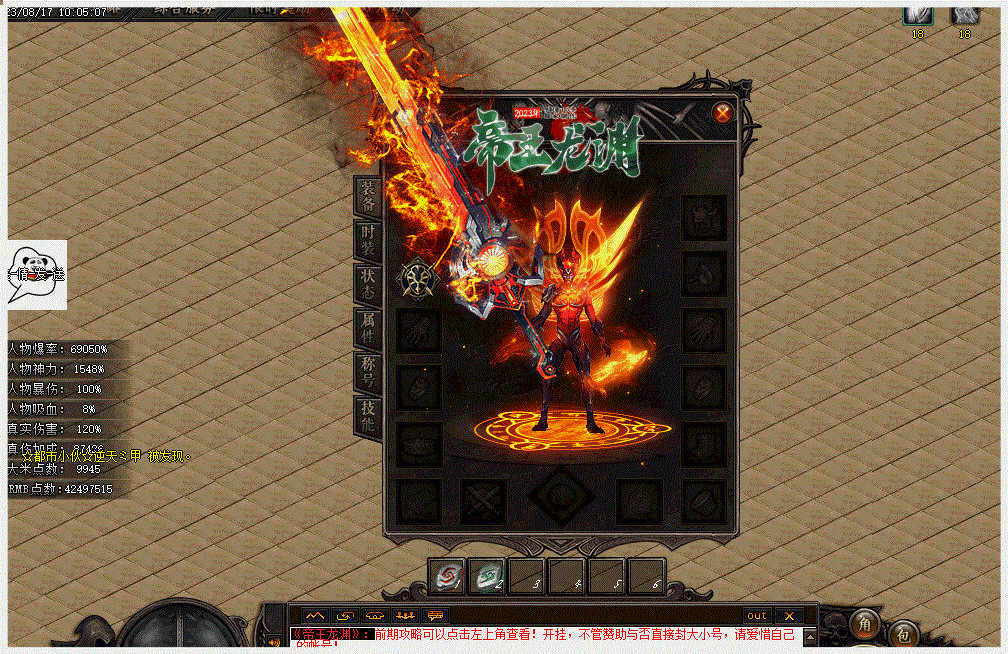The image size is (1008, 654).
Task: Click the zigzag mountain chat toolbar icon
Action: coord(315,615)
